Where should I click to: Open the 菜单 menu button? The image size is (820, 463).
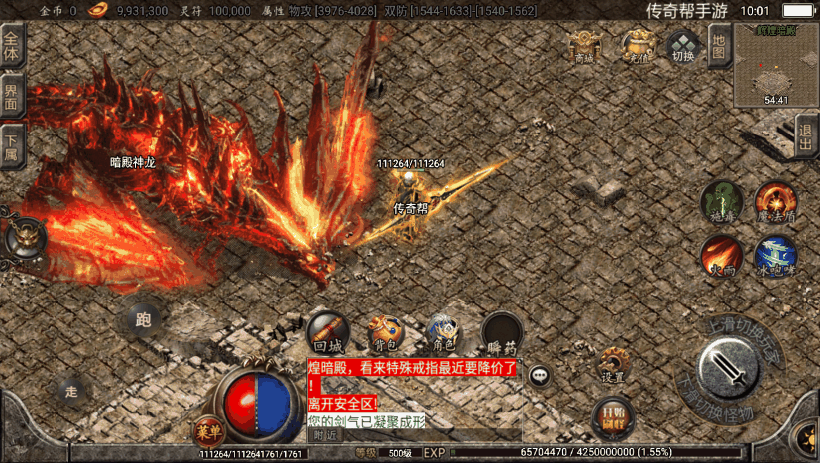pos(208,432)
